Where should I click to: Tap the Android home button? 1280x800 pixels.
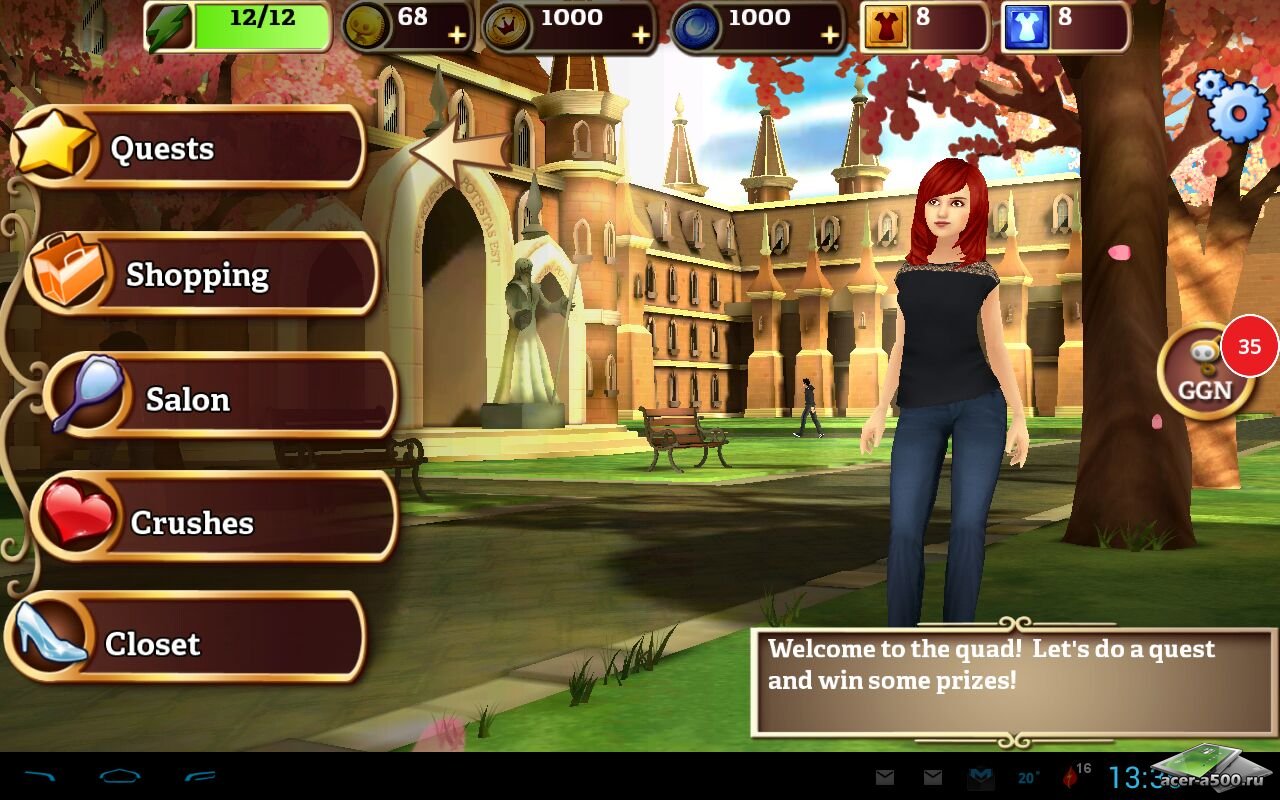coord(120,776)
